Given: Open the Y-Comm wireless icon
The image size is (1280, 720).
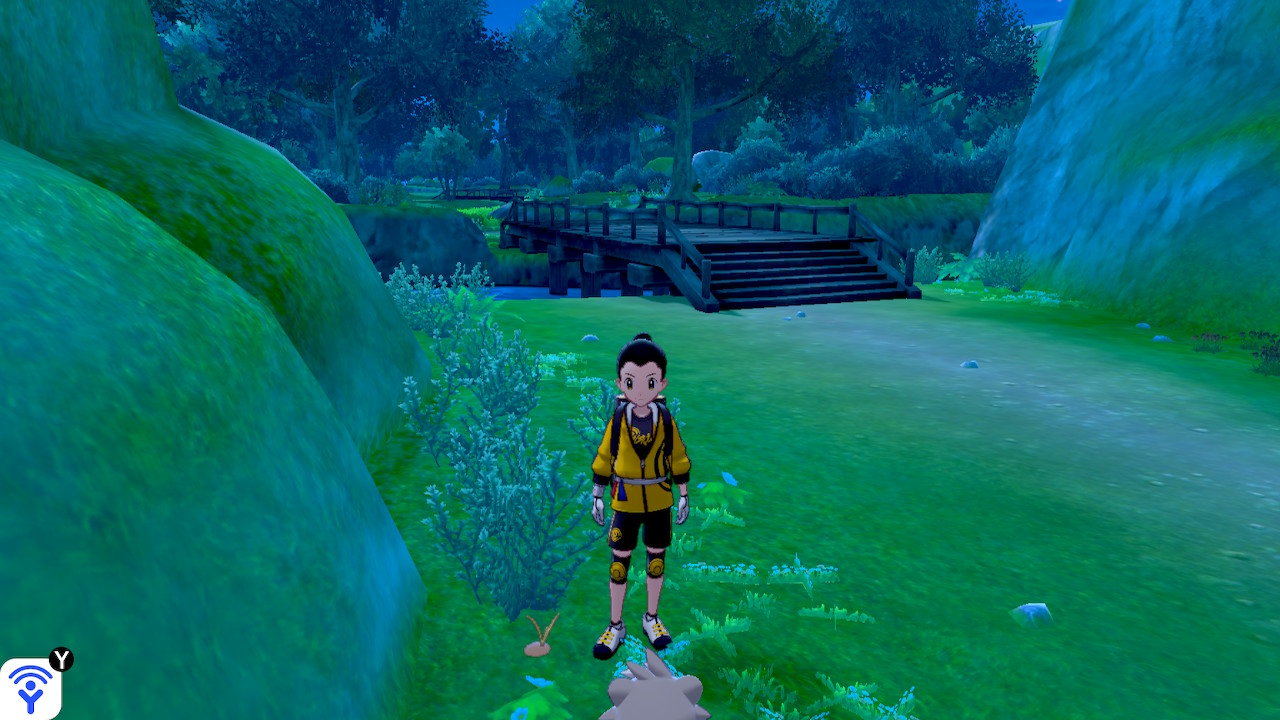Looking at the screenshot, I should tap(31, 688).
